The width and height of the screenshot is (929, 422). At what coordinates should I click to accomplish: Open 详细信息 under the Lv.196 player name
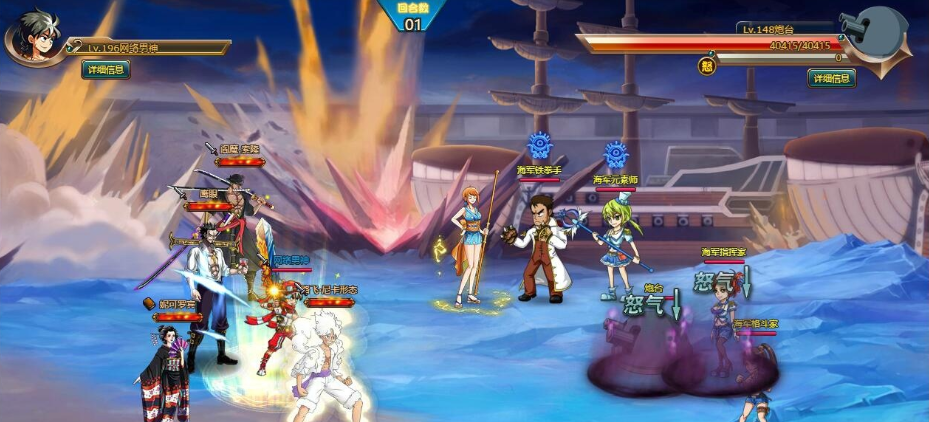[x=106, y=69]
